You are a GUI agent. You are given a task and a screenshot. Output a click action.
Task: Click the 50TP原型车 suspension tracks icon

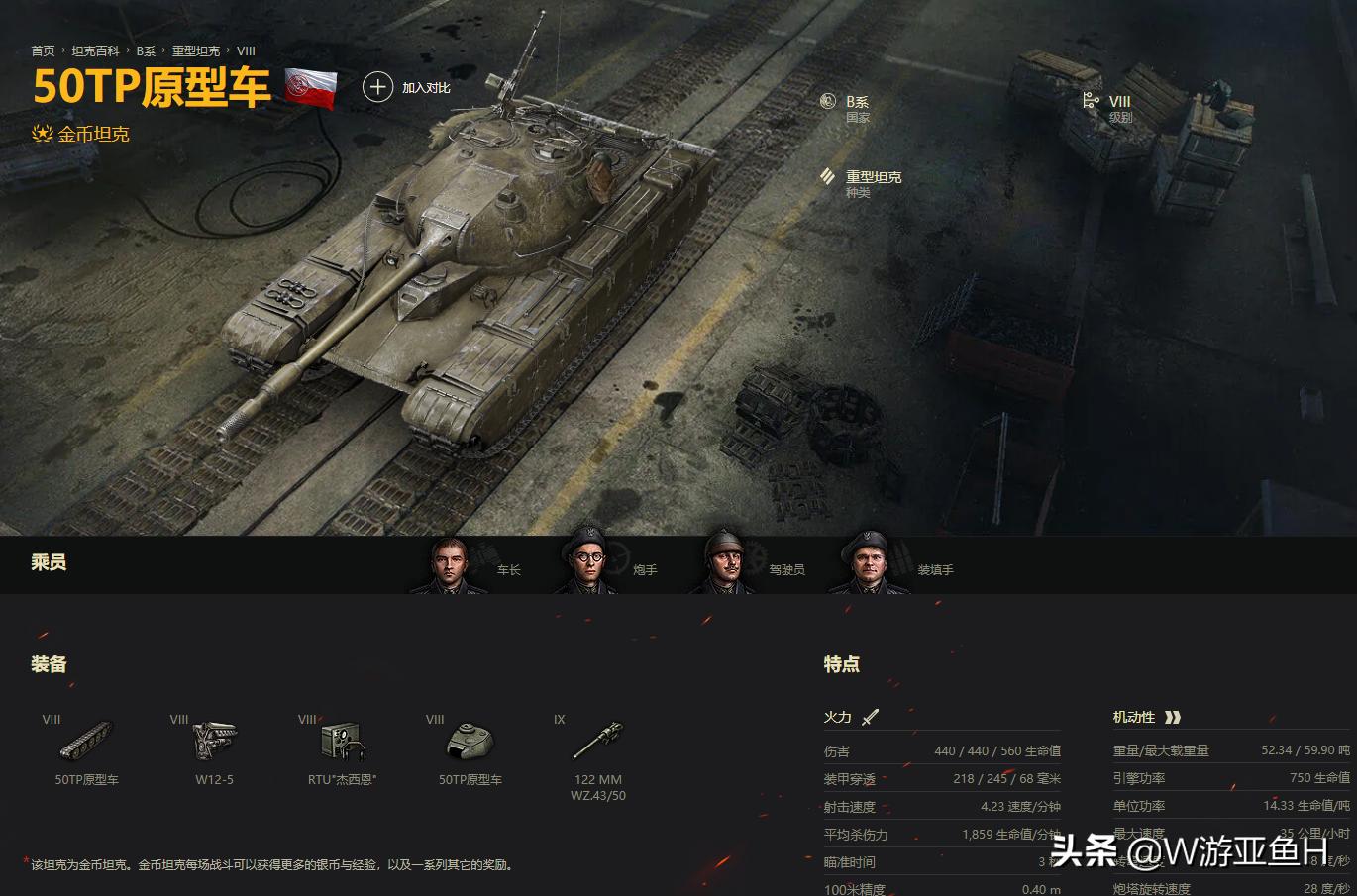pyautogui.click(x=85, y=740)
